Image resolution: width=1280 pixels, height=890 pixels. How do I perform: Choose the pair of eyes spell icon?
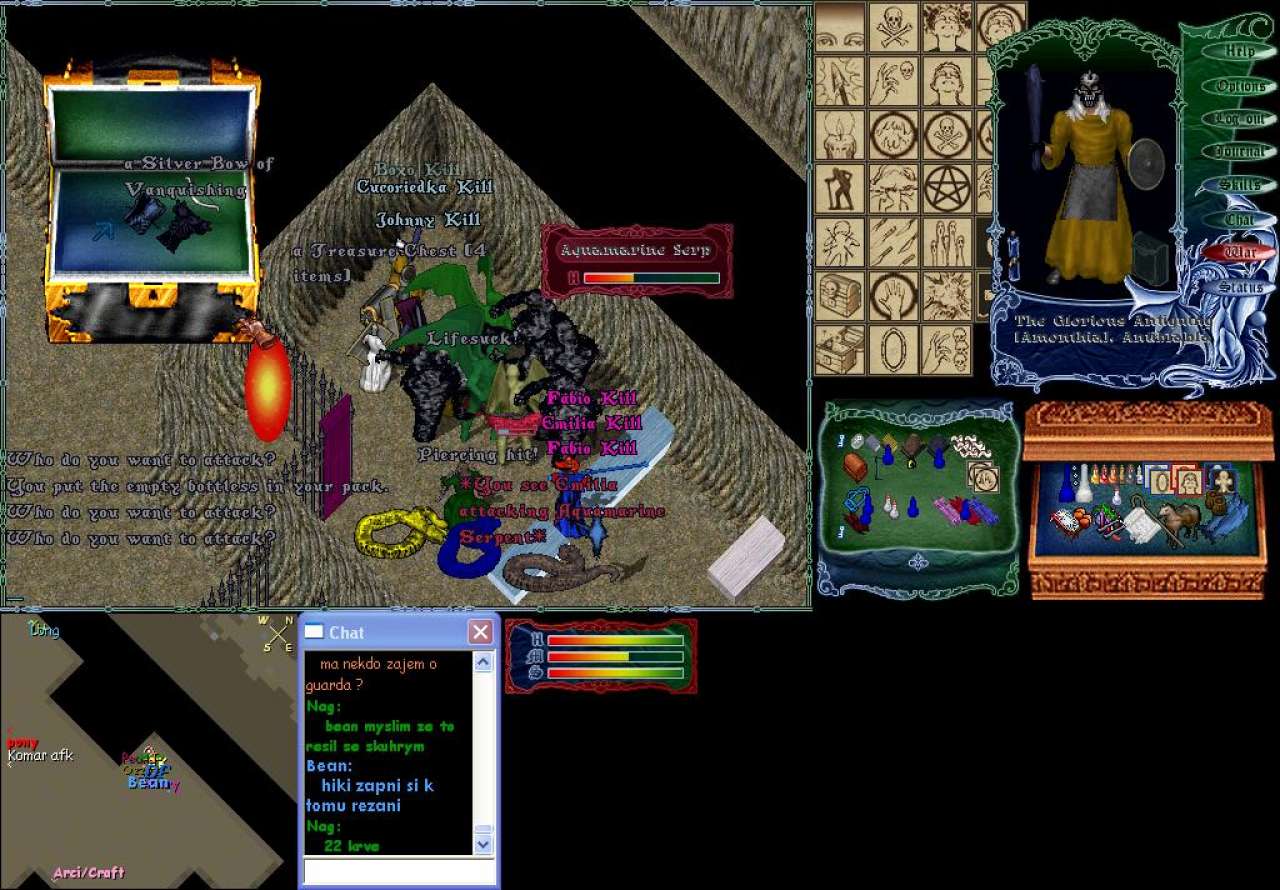(x=840, y=26)
